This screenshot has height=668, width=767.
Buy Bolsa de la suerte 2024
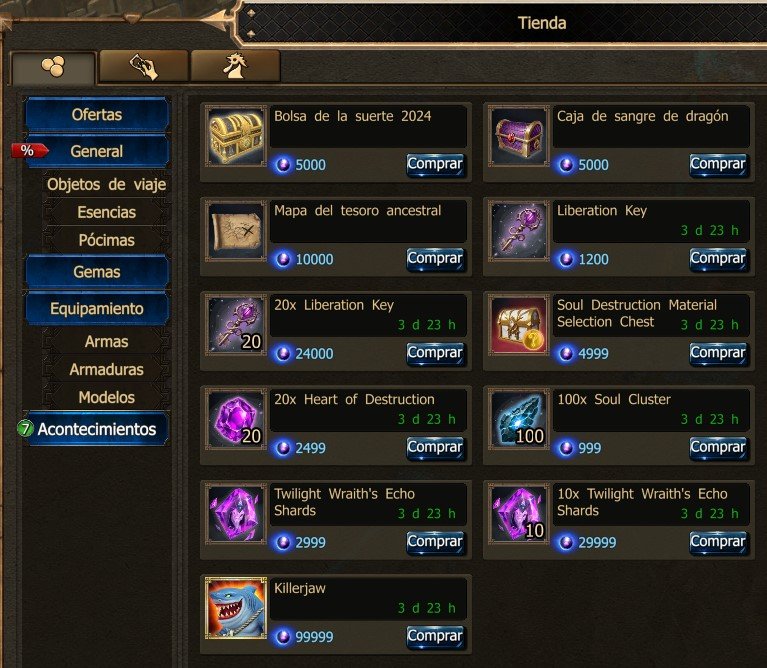(435, 164)
